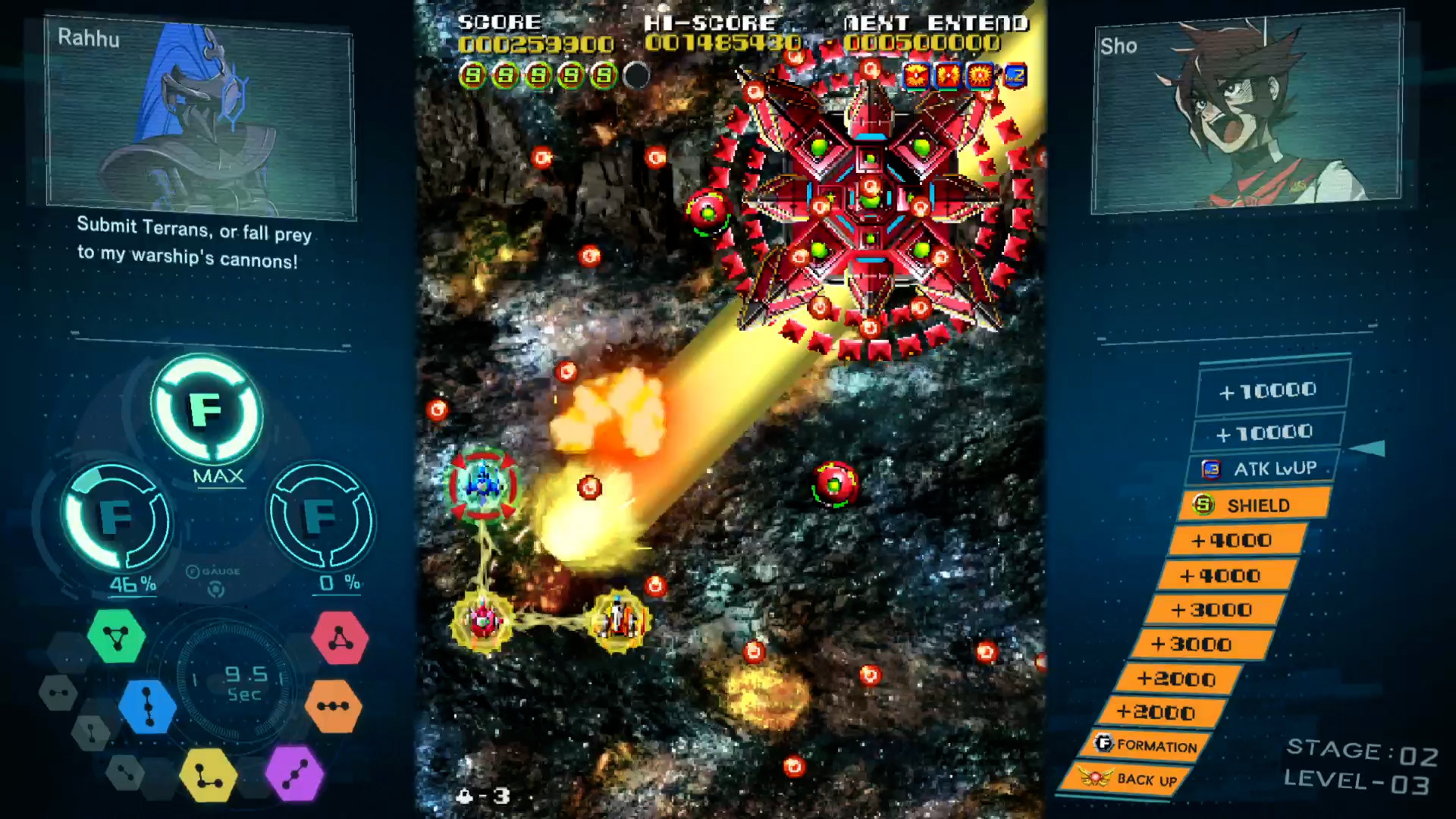The height and width of the screenshot is (819, 1456).
Task: Click the Z special attack icon
Action: pyautogui.click(x=1014, y=76)
